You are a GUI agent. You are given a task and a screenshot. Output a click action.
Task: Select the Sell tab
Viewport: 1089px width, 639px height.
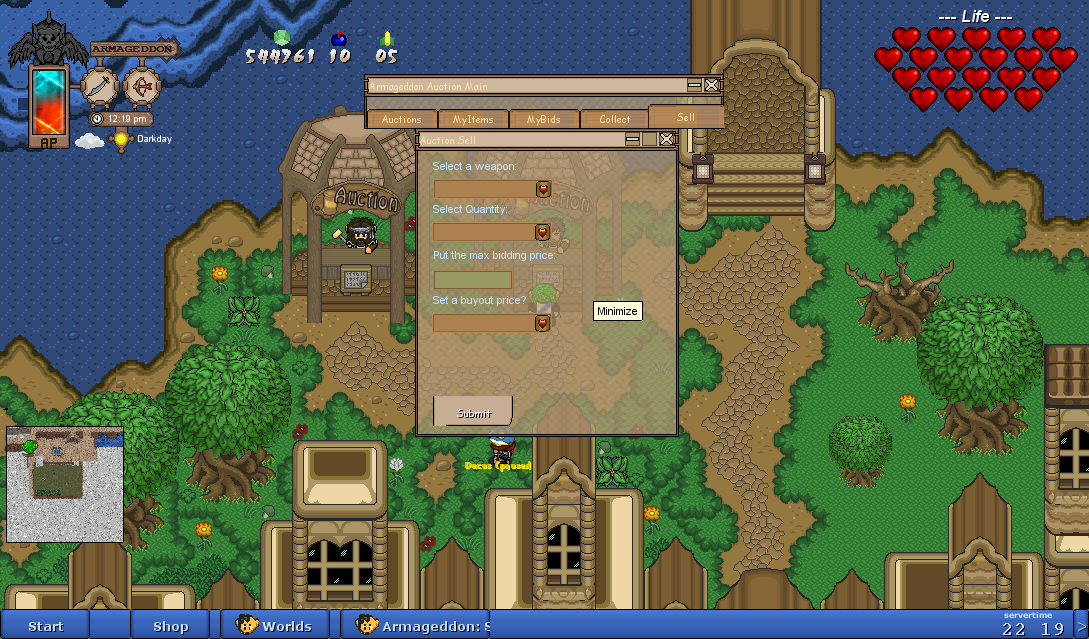(x=685, y=117)
